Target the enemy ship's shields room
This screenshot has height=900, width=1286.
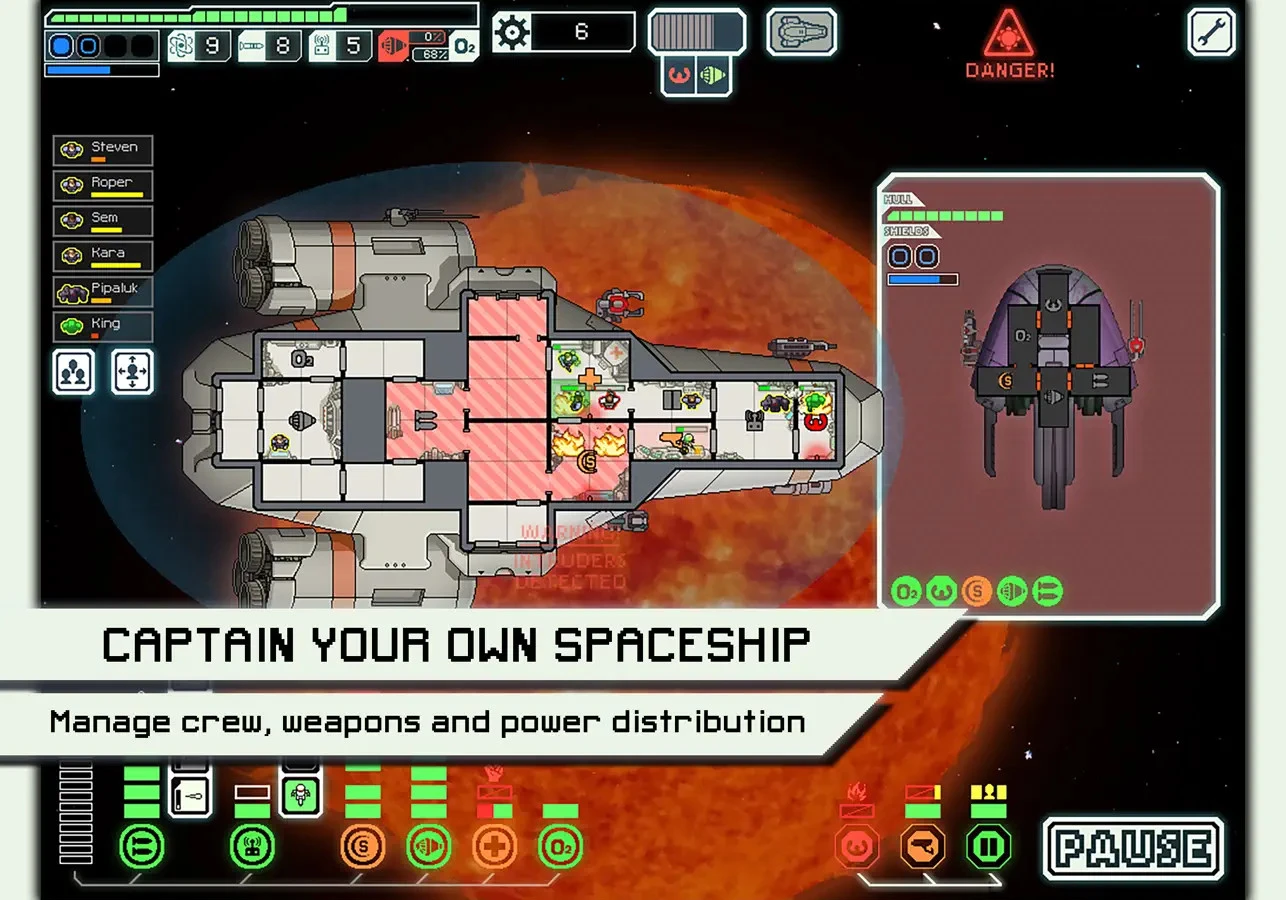[x=1004, y=381]
